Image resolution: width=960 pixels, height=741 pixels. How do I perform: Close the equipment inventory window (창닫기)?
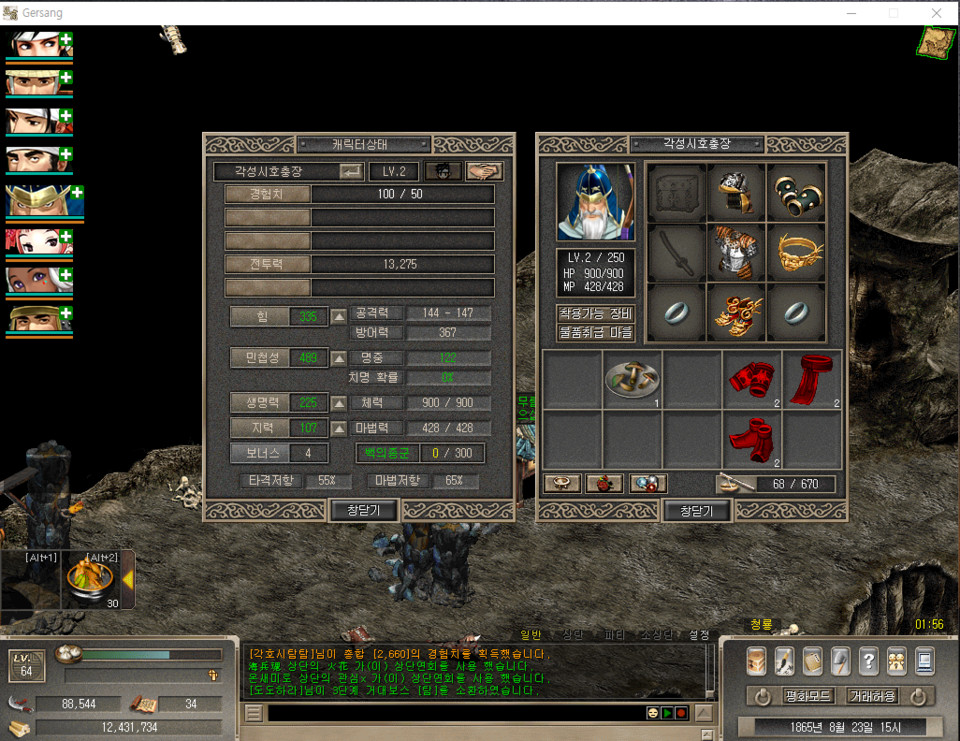coord(697,511)
